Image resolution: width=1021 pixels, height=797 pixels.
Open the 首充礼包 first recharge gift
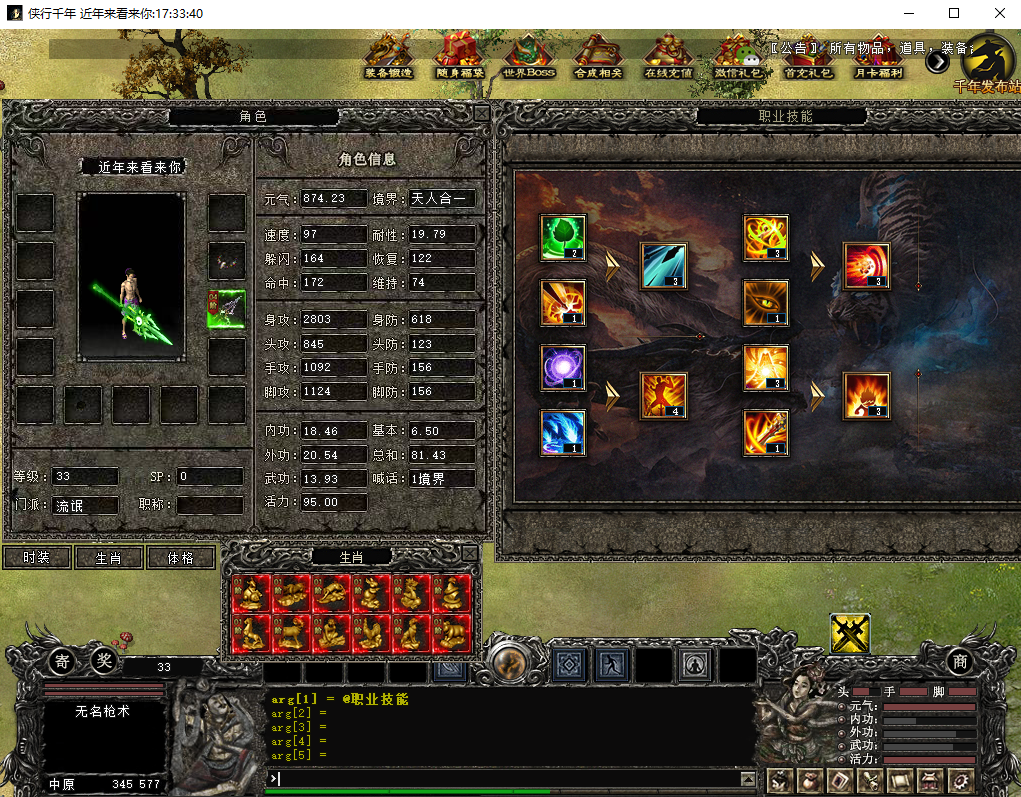[807, 57]
